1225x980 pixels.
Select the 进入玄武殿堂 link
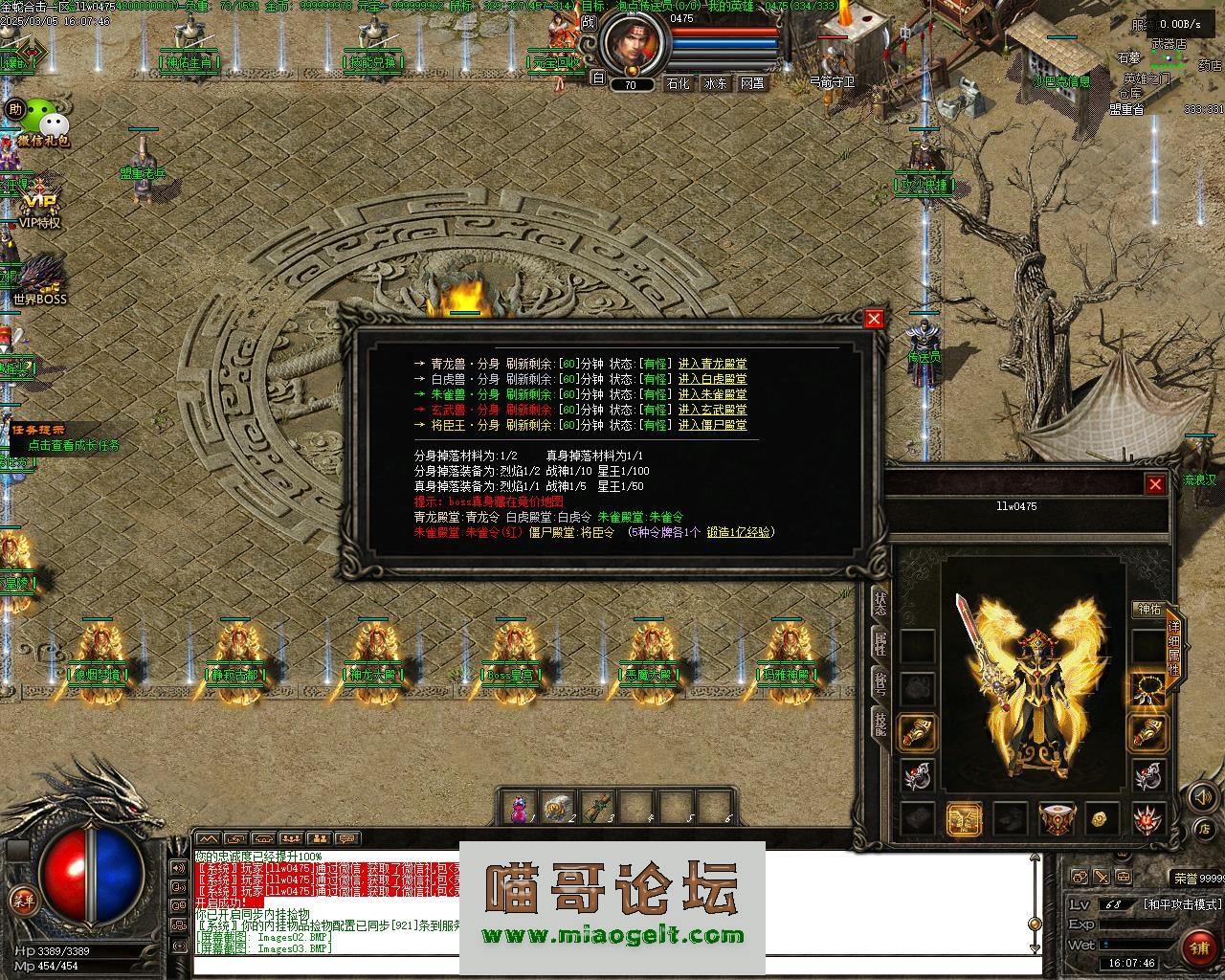tap(712, 410)
